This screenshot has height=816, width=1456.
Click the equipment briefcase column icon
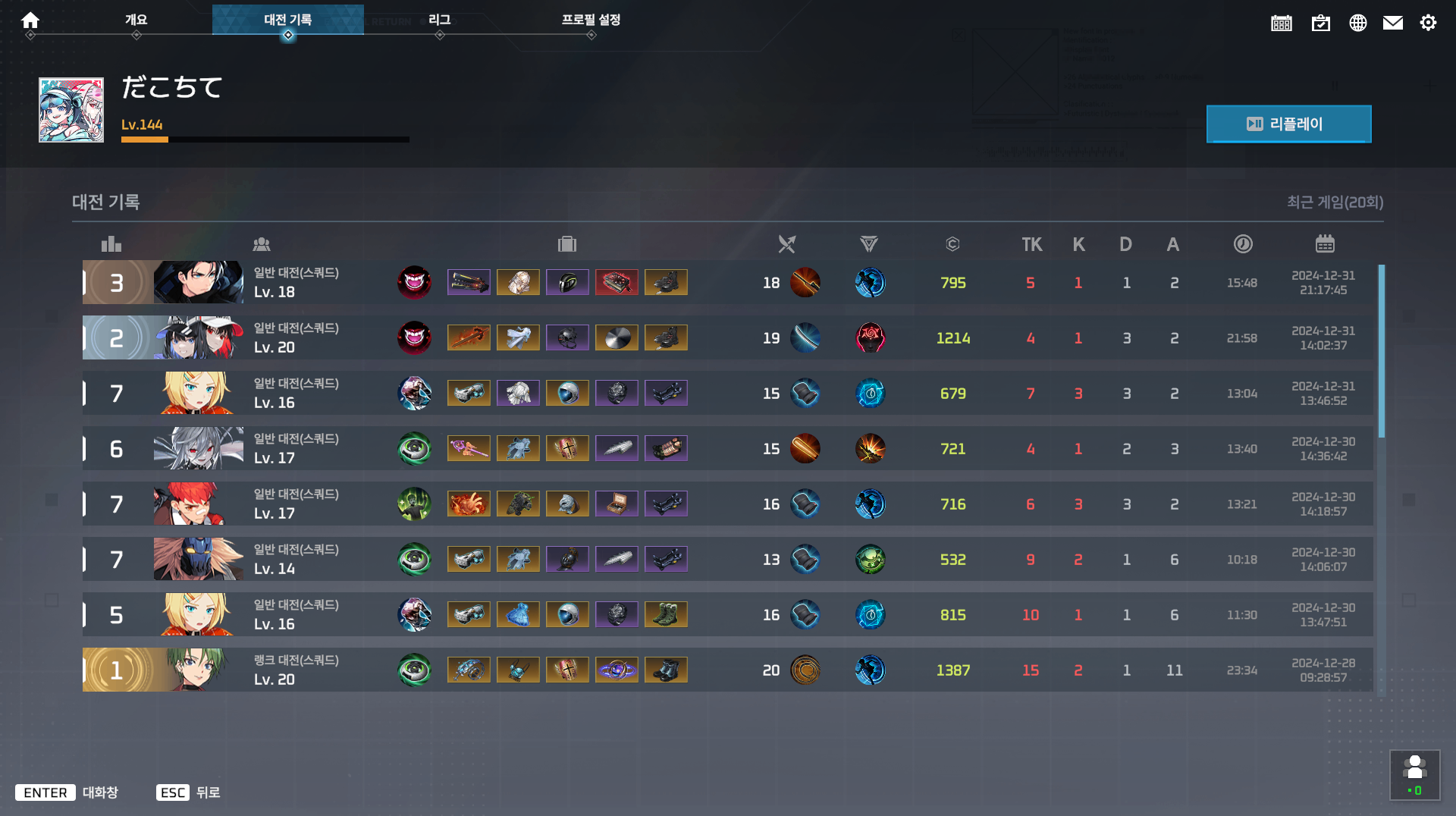[567, 243]
